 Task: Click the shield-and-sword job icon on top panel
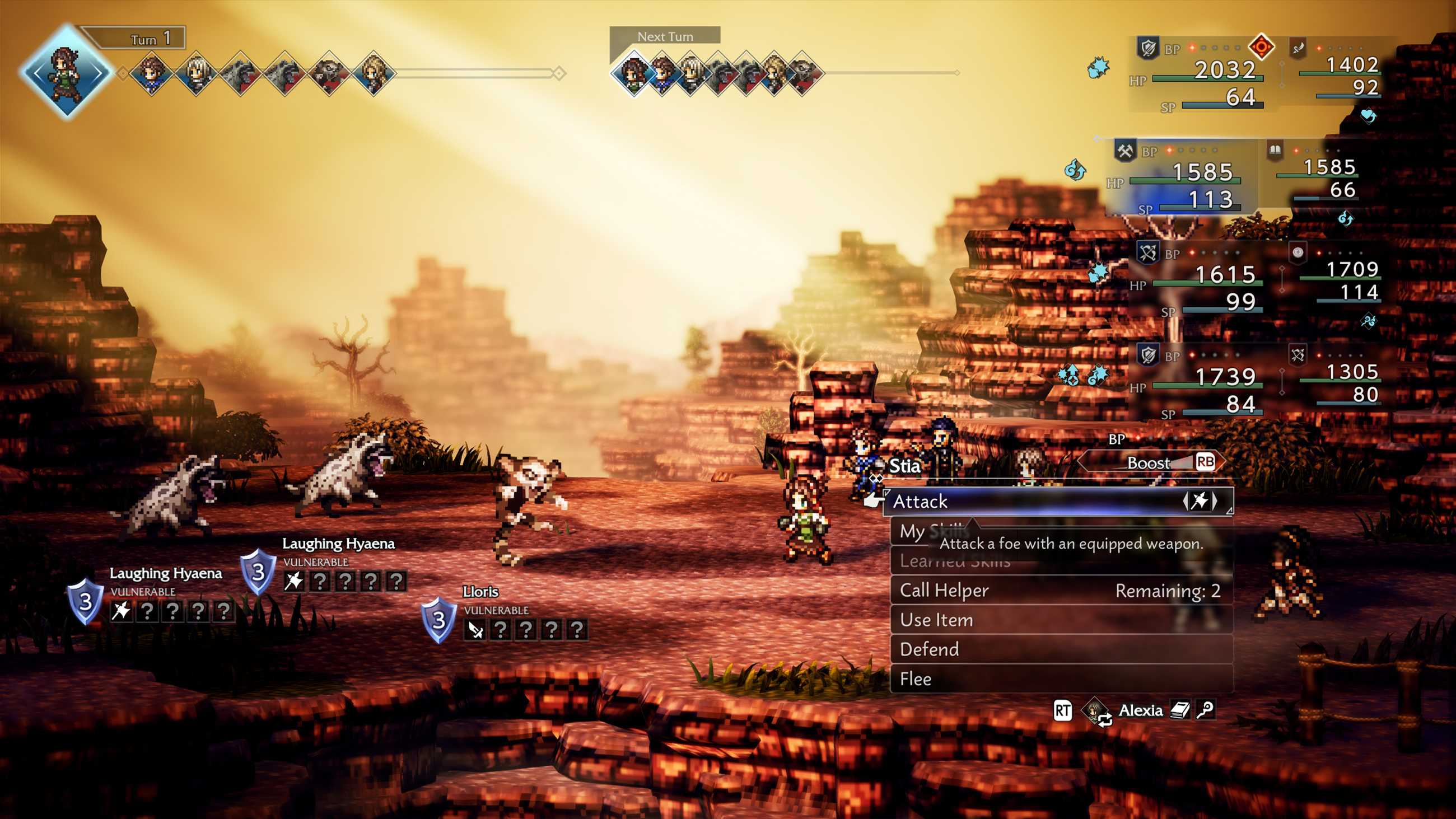point(1149,48)
